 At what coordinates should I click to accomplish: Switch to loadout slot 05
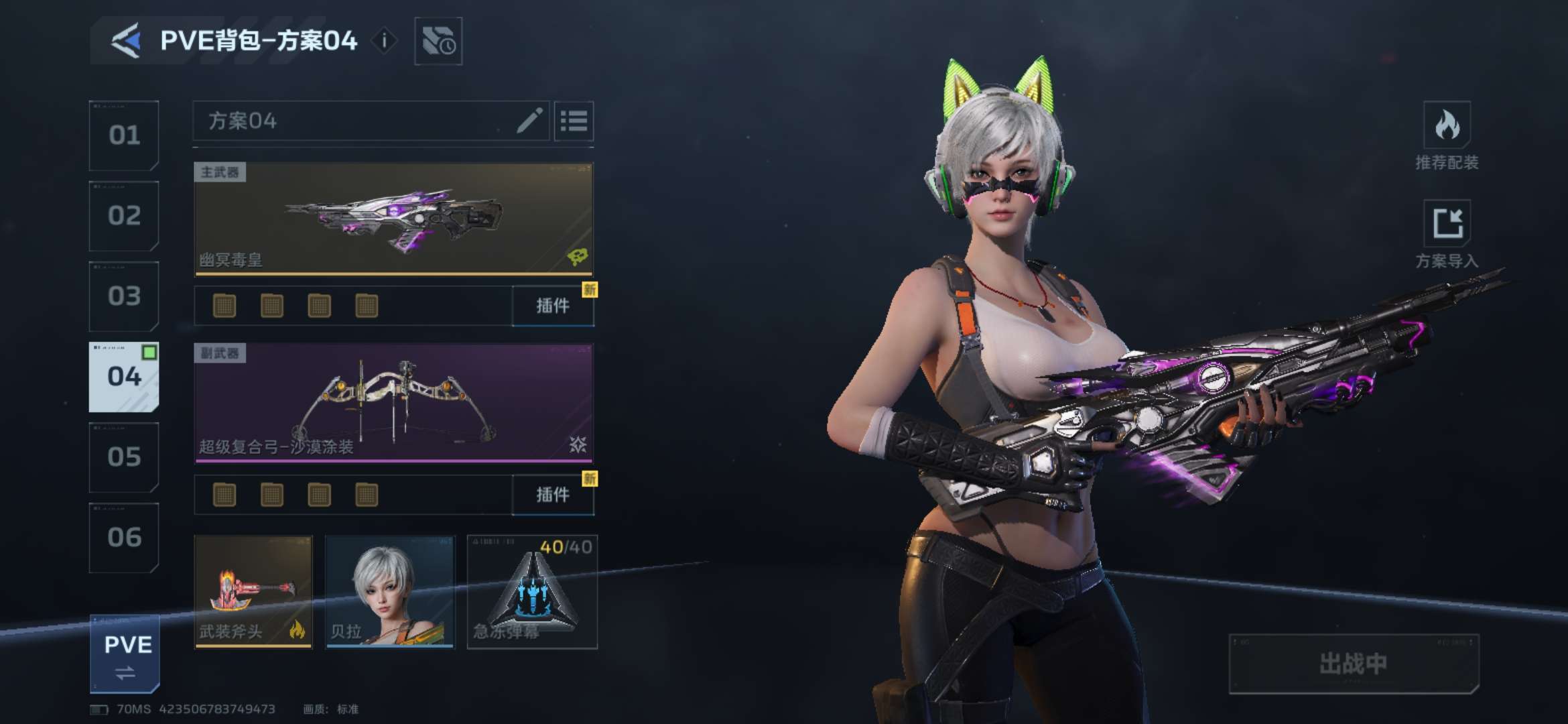124,457
